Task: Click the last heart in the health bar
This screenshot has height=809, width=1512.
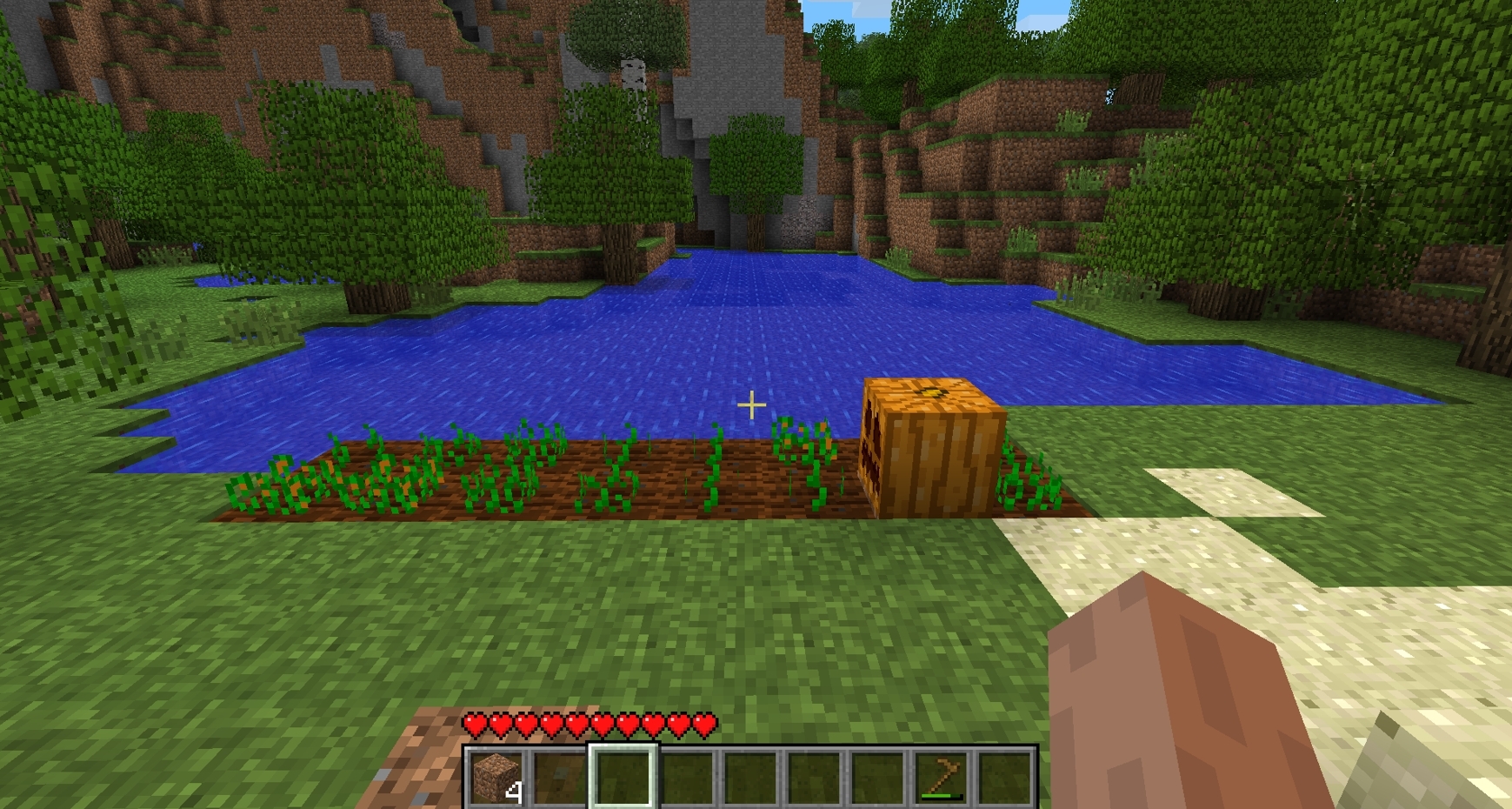Action: coord(704,722)
